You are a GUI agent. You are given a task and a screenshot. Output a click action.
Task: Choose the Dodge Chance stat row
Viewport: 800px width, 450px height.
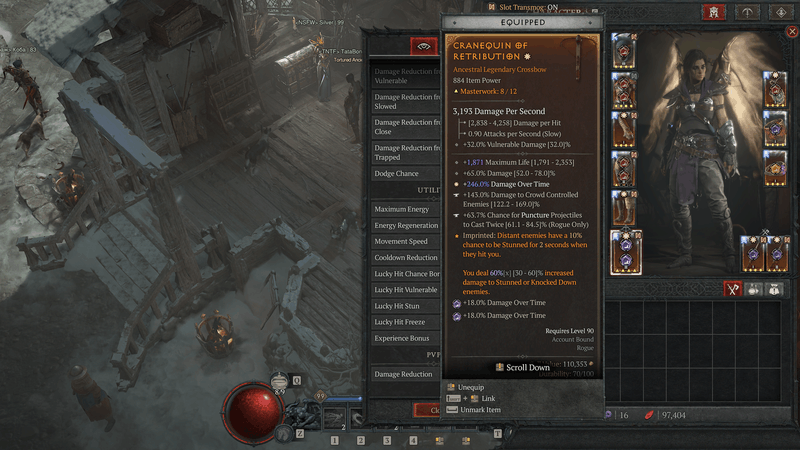point(405,174)
